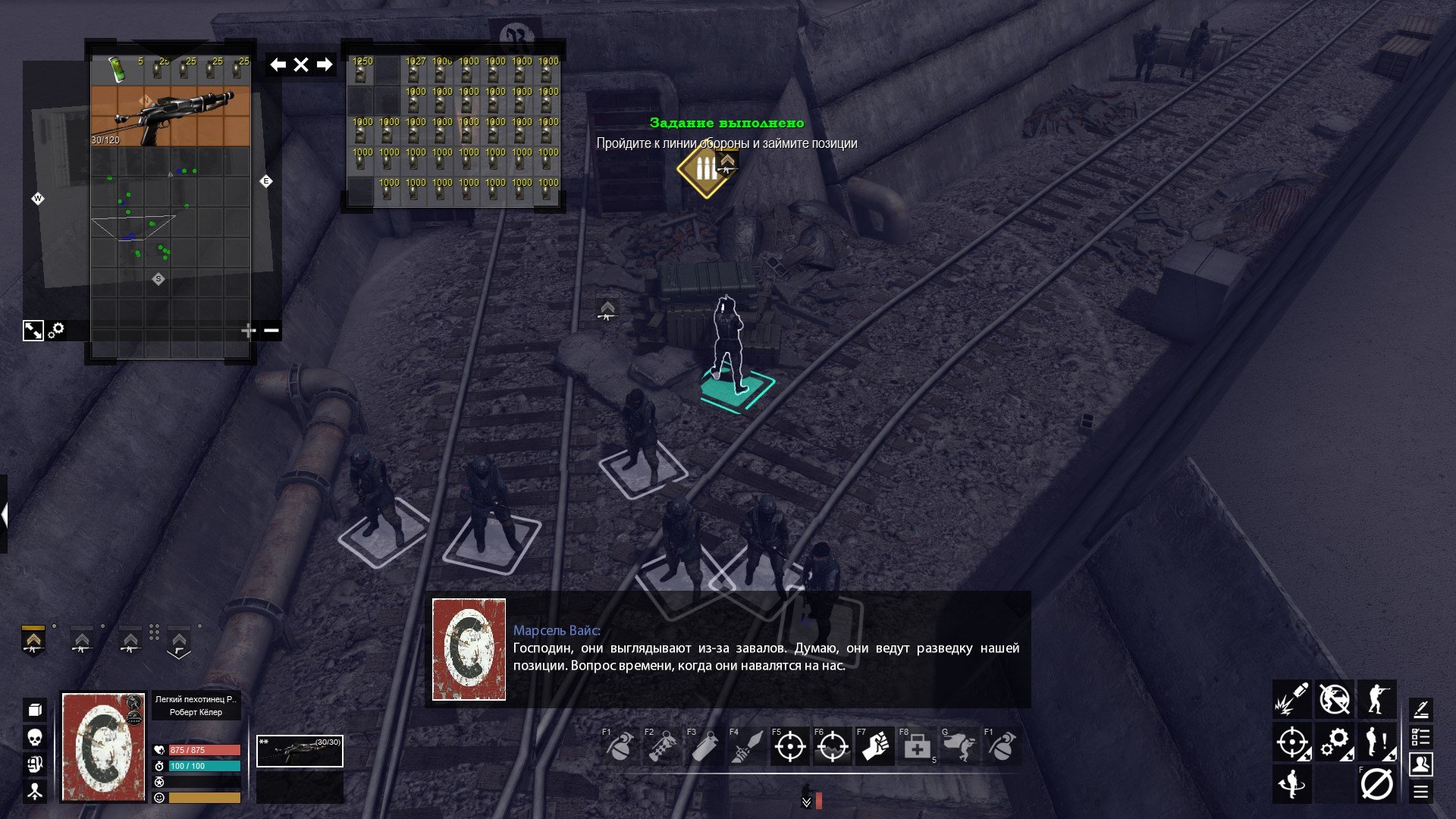Close the inventory exchange panel
Image resolution: width=1456 pixels, height=819 pixels.
click(301, 64)
